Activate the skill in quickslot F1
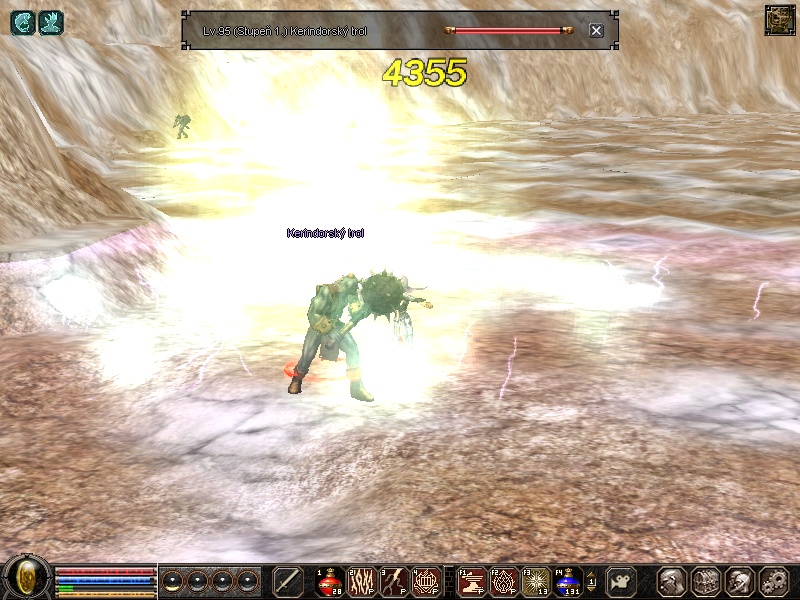This screenshot has height=600, width=800. (x=472, y=580)
